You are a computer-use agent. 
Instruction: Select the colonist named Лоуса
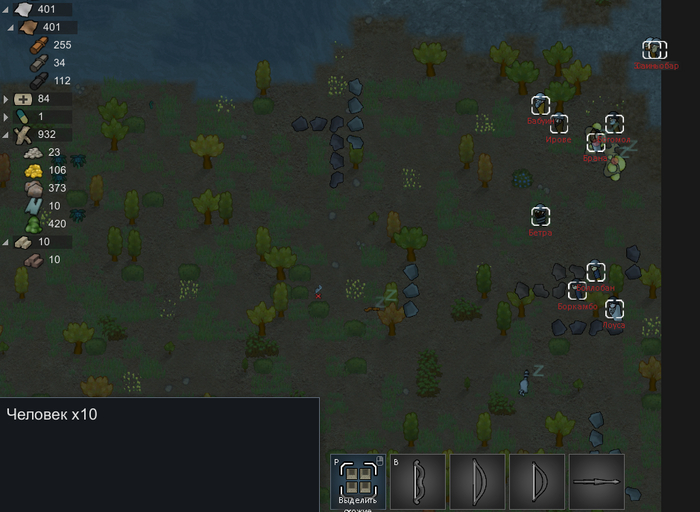[x=614, y=309]
